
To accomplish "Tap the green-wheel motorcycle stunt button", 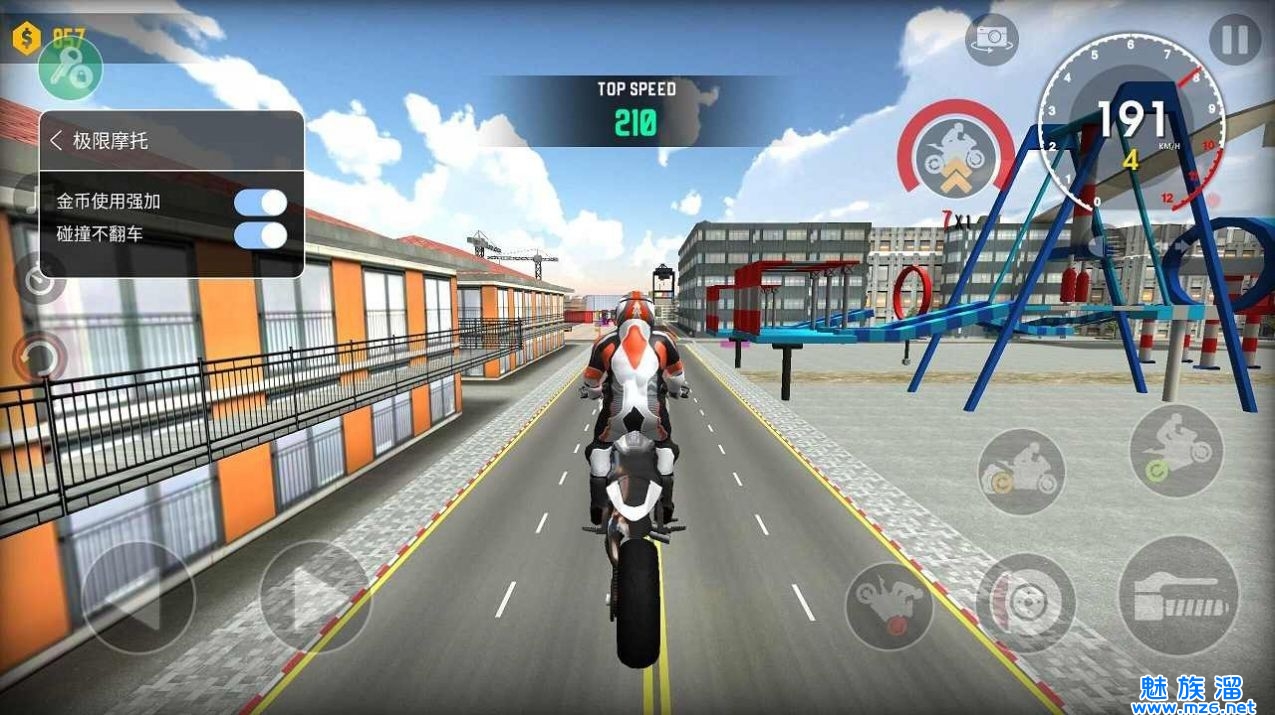I will 1176,450.
